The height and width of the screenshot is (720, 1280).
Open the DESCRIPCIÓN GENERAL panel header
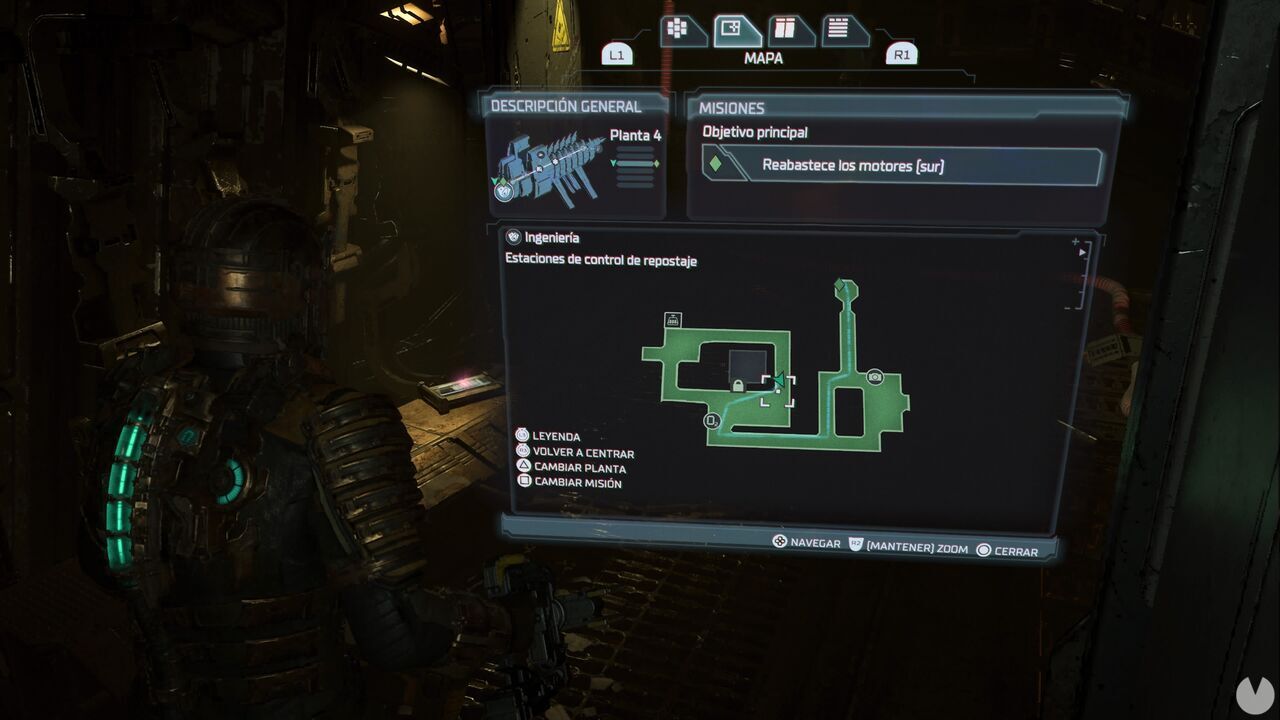(567, 104)
